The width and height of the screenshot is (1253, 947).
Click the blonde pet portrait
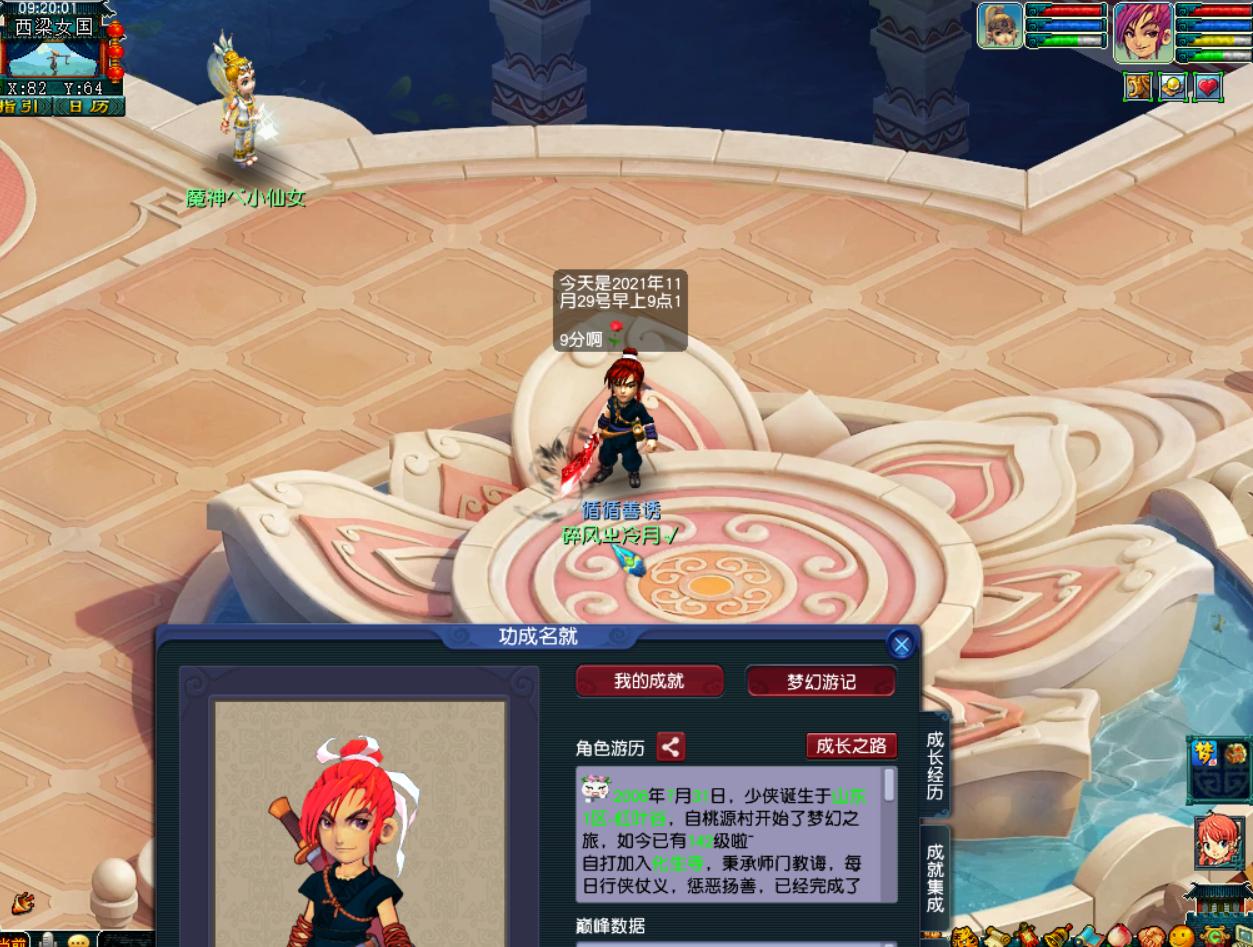pyautogui.click(x=999, y=26)
